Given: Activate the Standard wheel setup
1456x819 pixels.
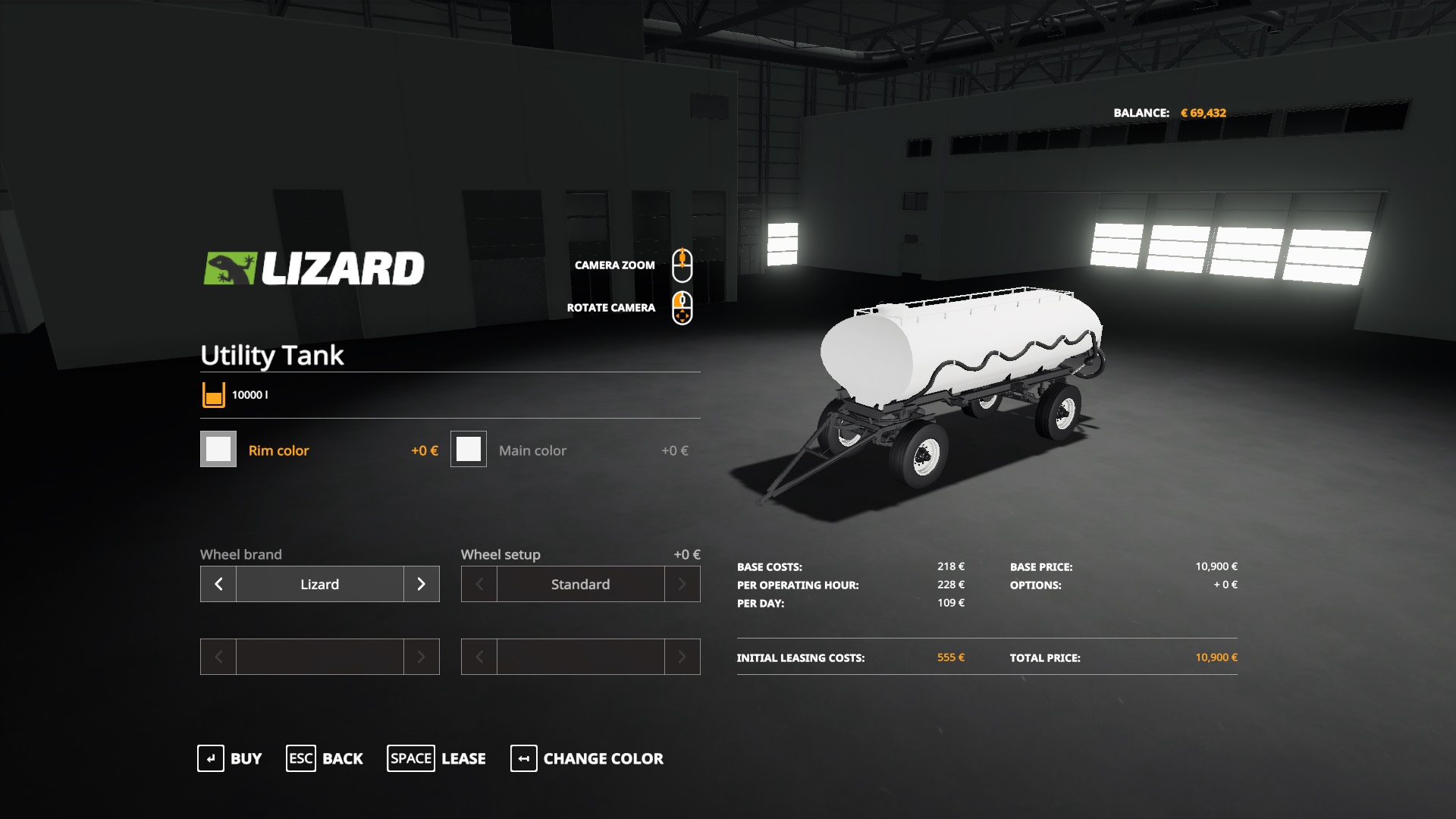Looking at the screenshot, I should click(x=580, y=584).
